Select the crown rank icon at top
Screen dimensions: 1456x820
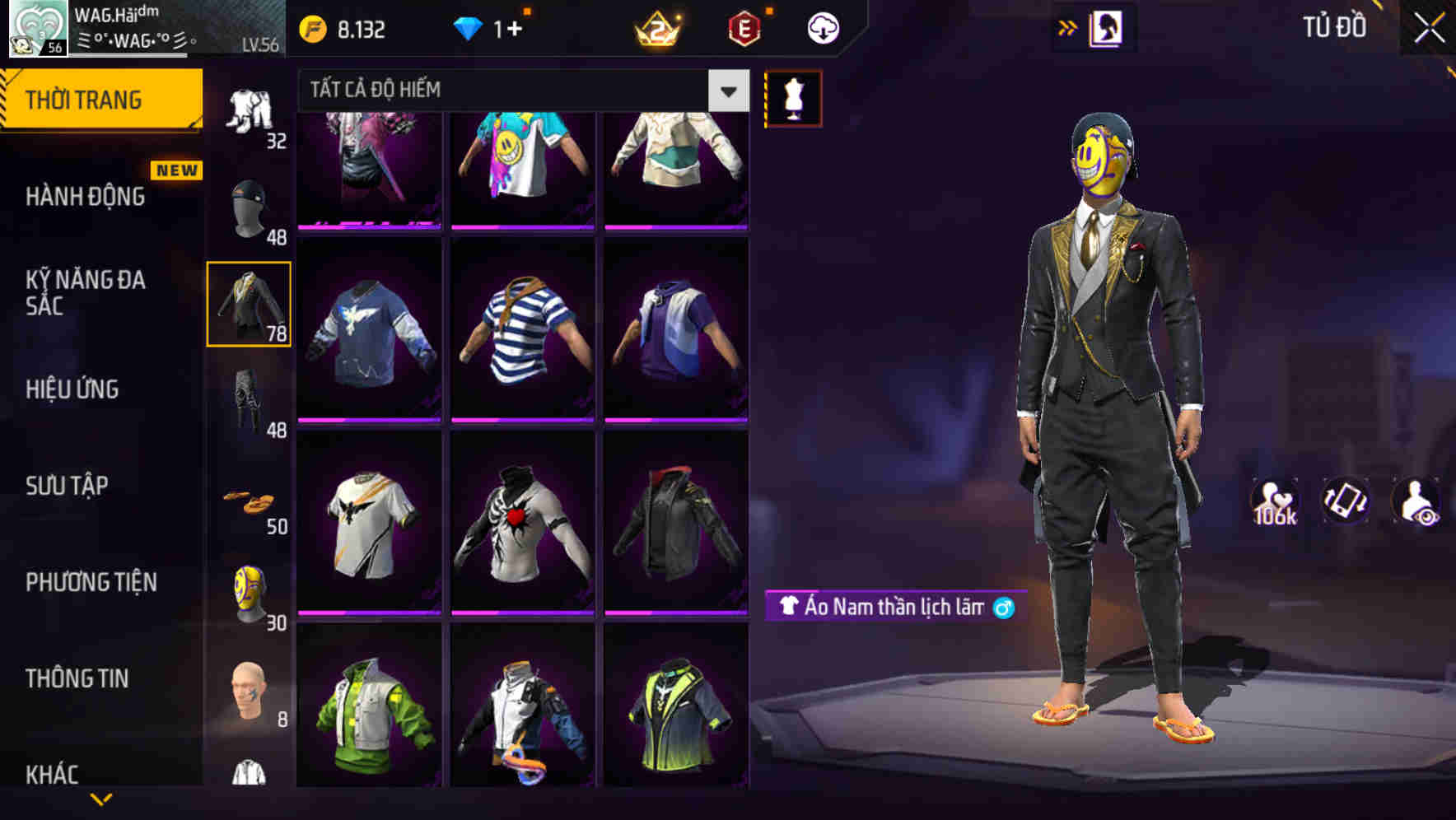(x=656, y=27)
